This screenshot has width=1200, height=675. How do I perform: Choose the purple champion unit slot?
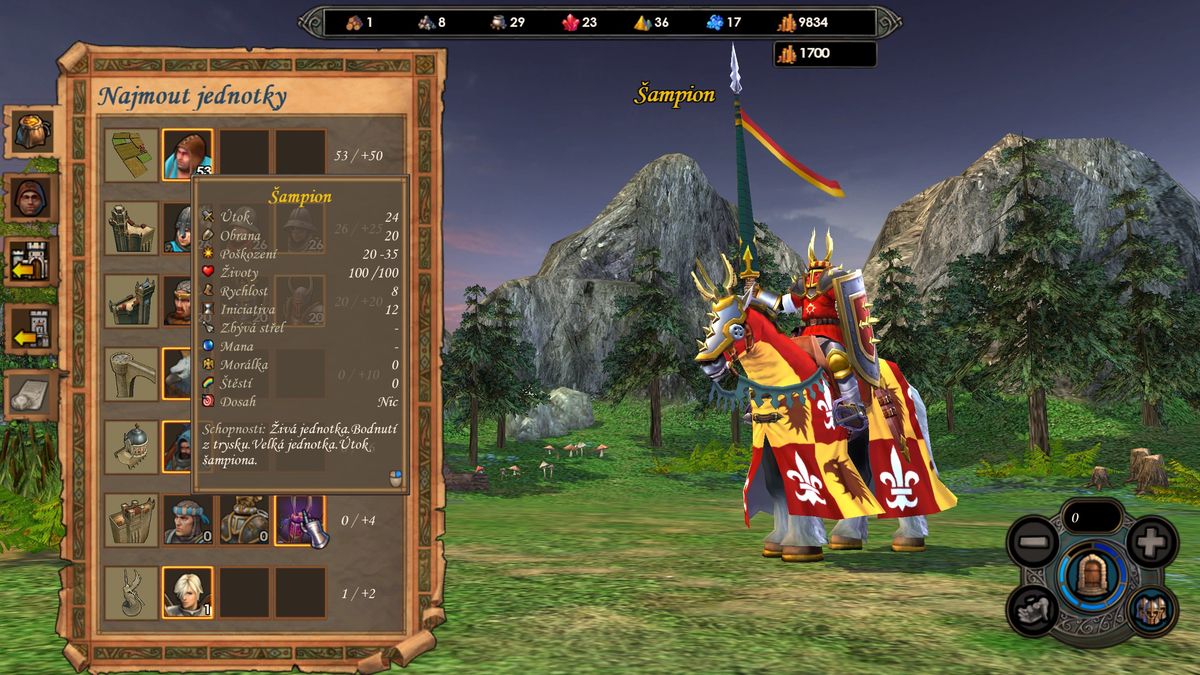(x=300, y=520)
